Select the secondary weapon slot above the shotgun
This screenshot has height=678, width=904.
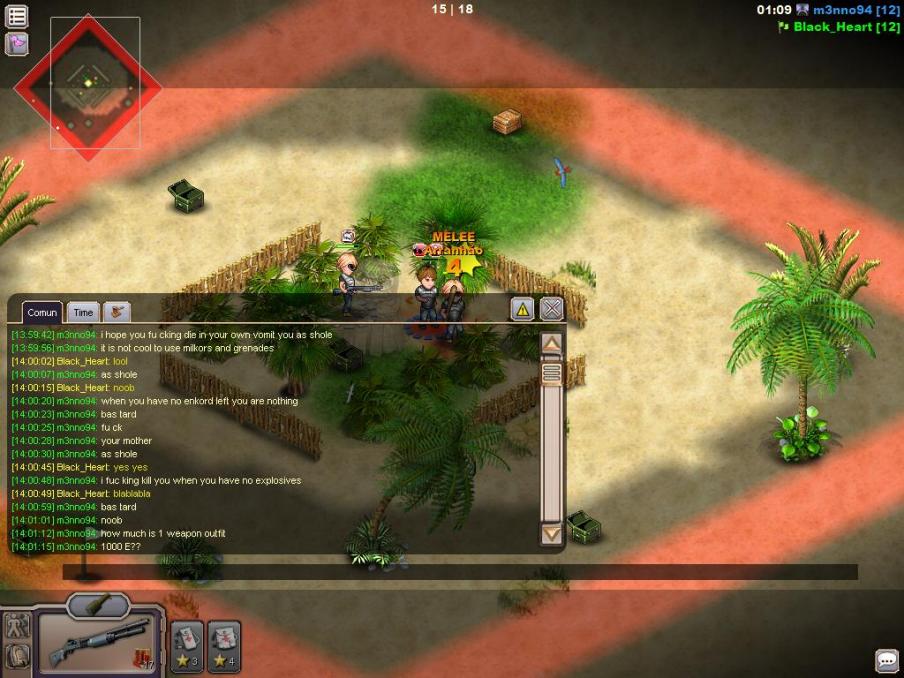pos(98,604)
